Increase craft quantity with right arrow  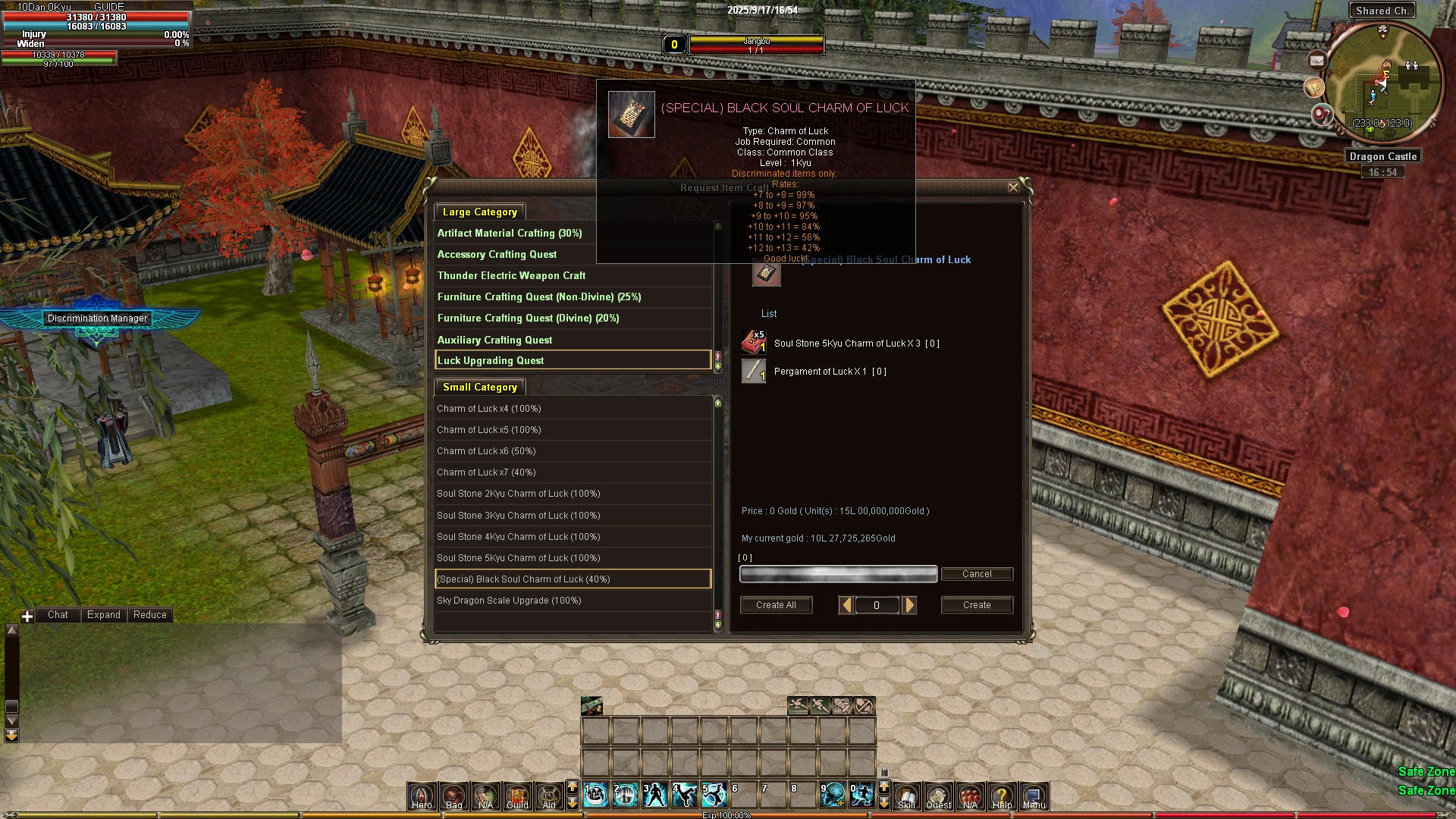(x=910, y=605)
